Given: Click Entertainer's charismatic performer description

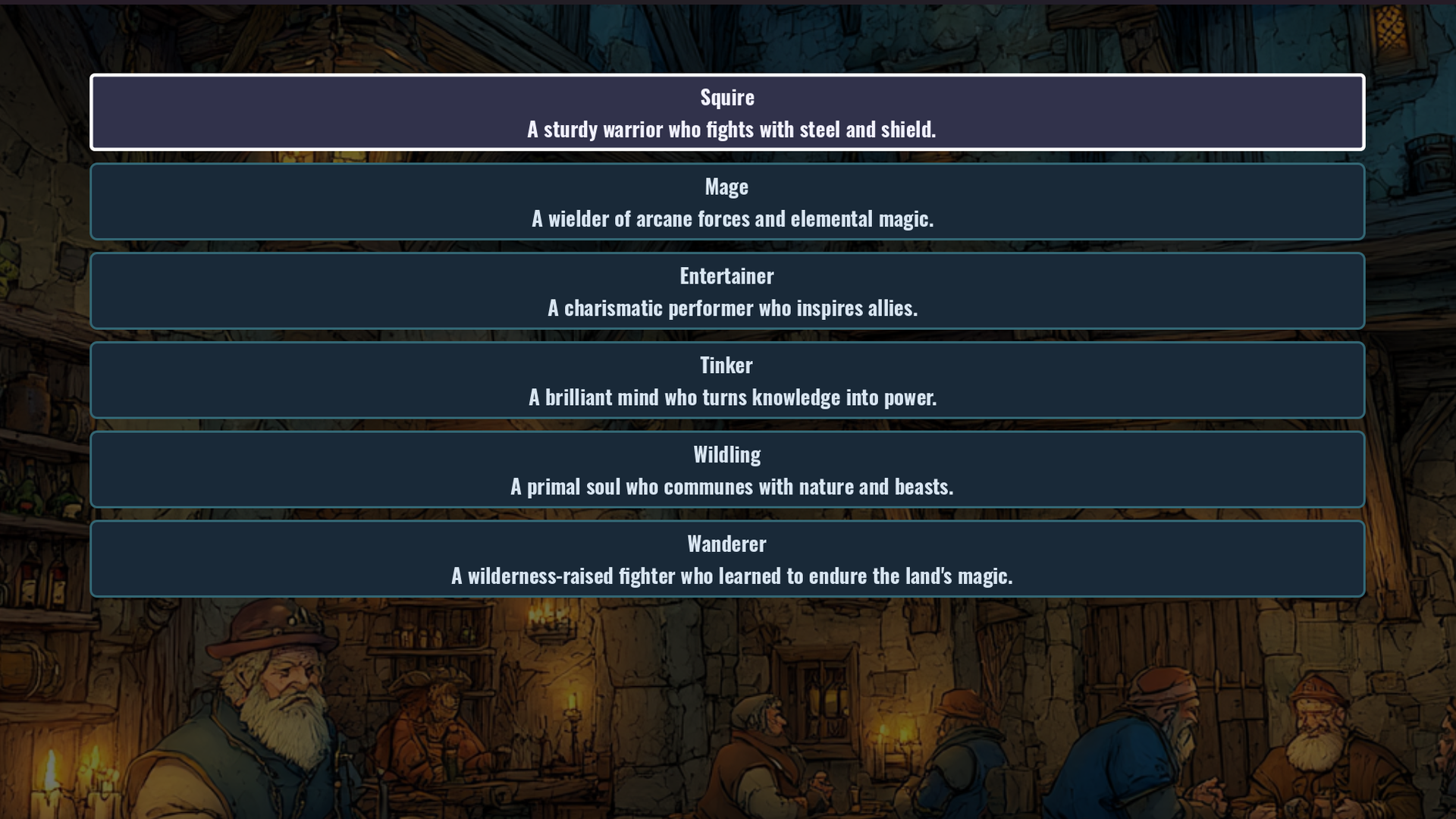Looking at the screenshot, I should [733, 308].
